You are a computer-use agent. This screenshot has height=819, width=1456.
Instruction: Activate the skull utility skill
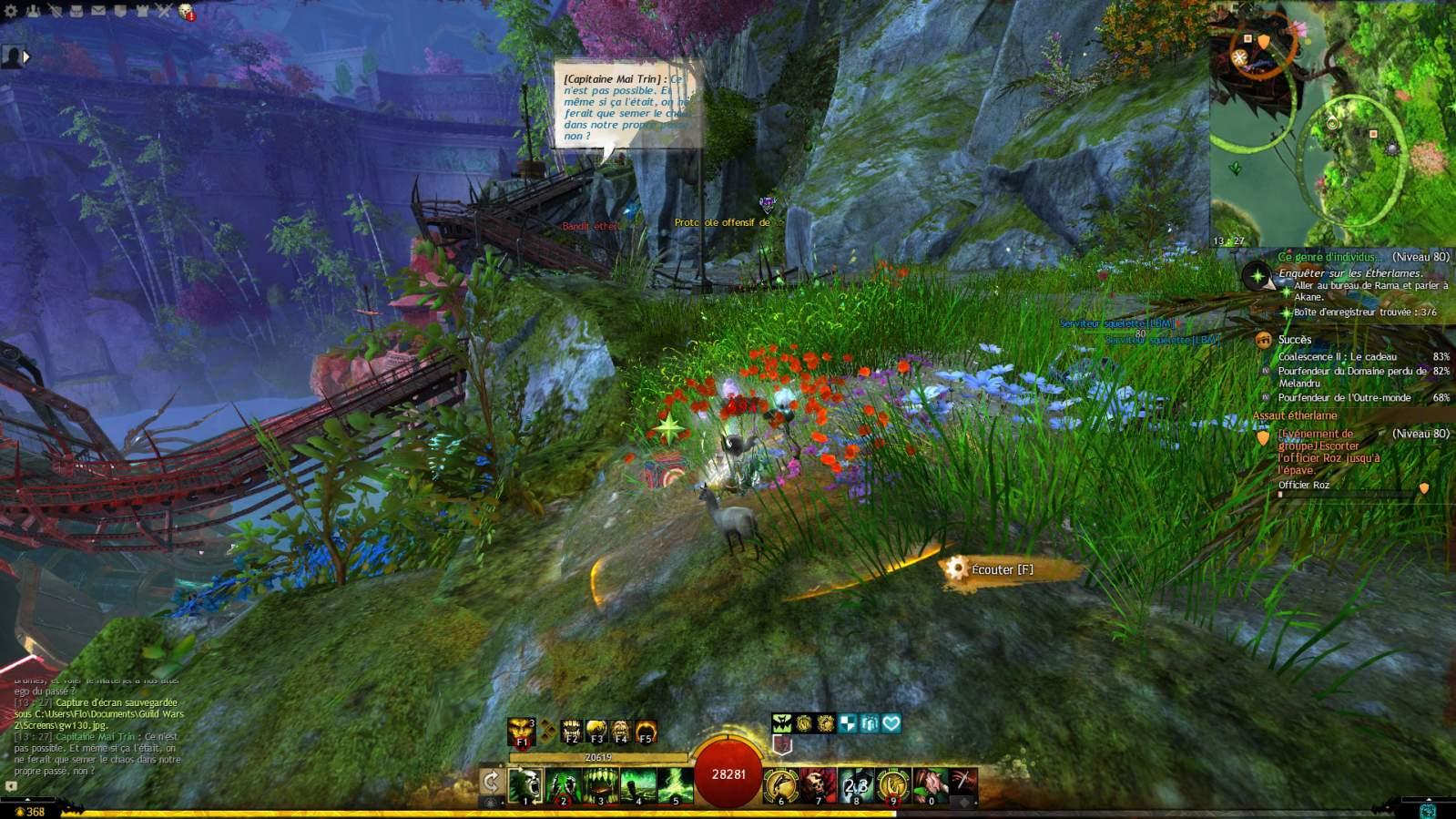818,784
